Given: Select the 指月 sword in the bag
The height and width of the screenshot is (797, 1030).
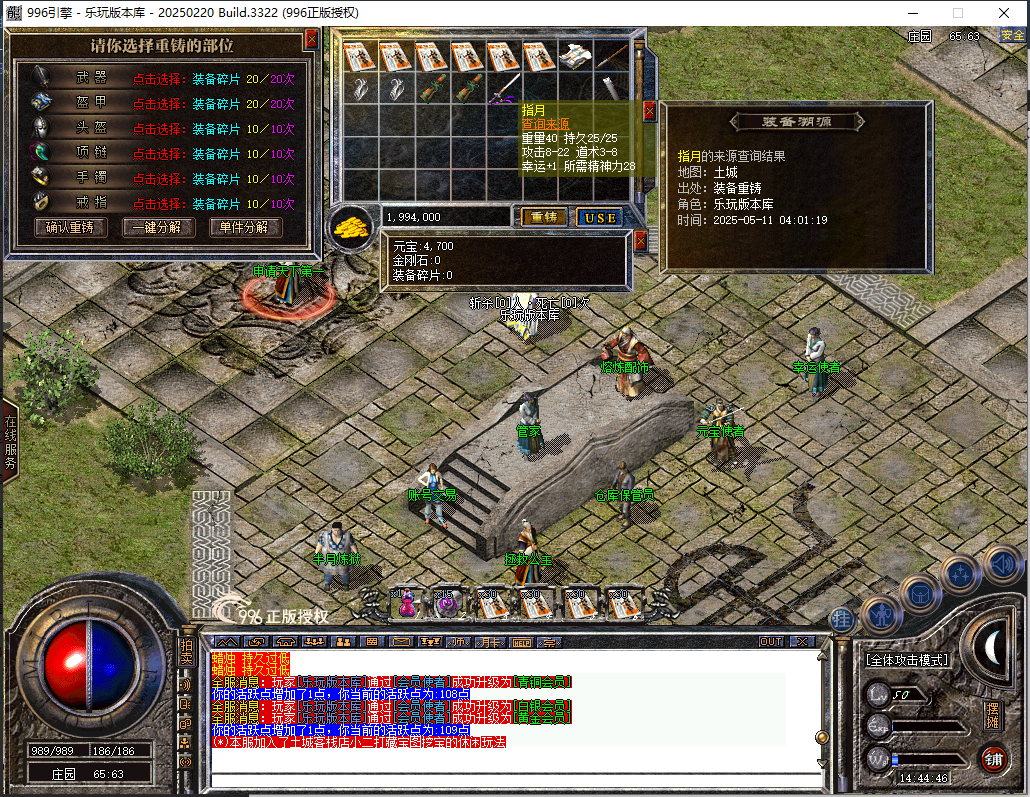Looking at the screenshot, I should pos(505,88).
